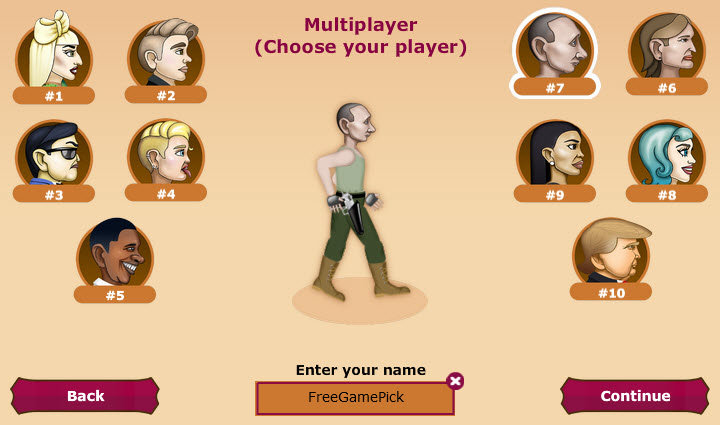Clear the entered name with the X
Screen dimensions: 720x425
(x=455, y=380)
